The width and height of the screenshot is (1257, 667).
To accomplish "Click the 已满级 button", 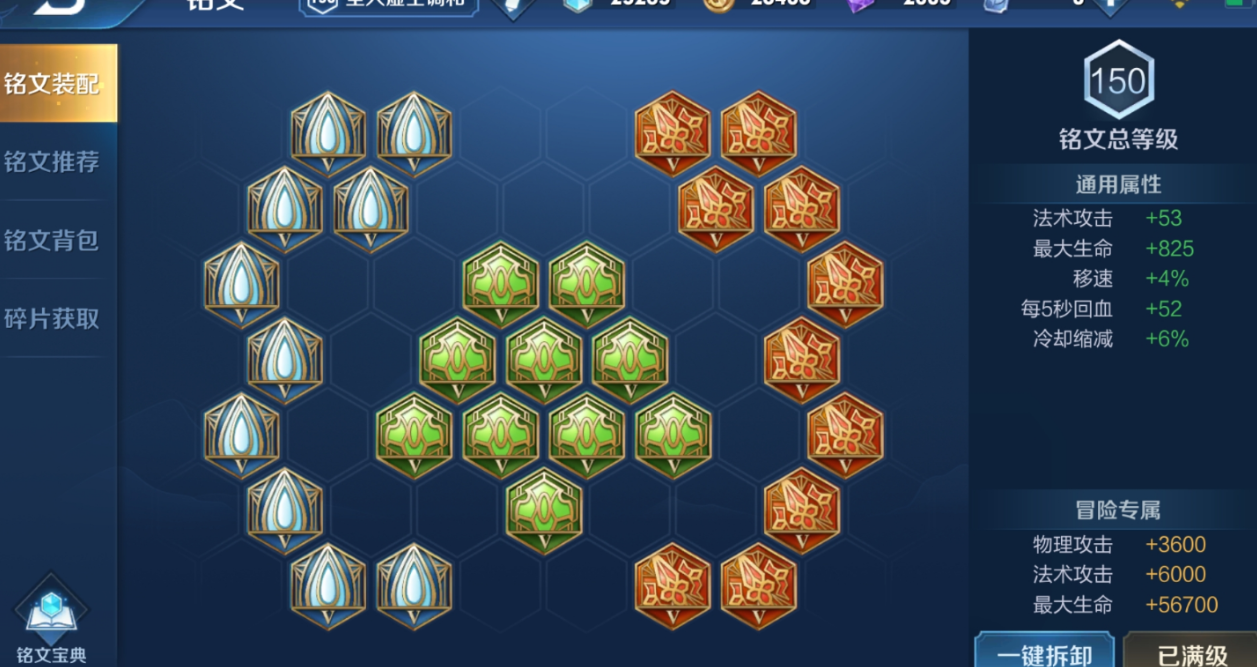I will [x=1190, y=653].
